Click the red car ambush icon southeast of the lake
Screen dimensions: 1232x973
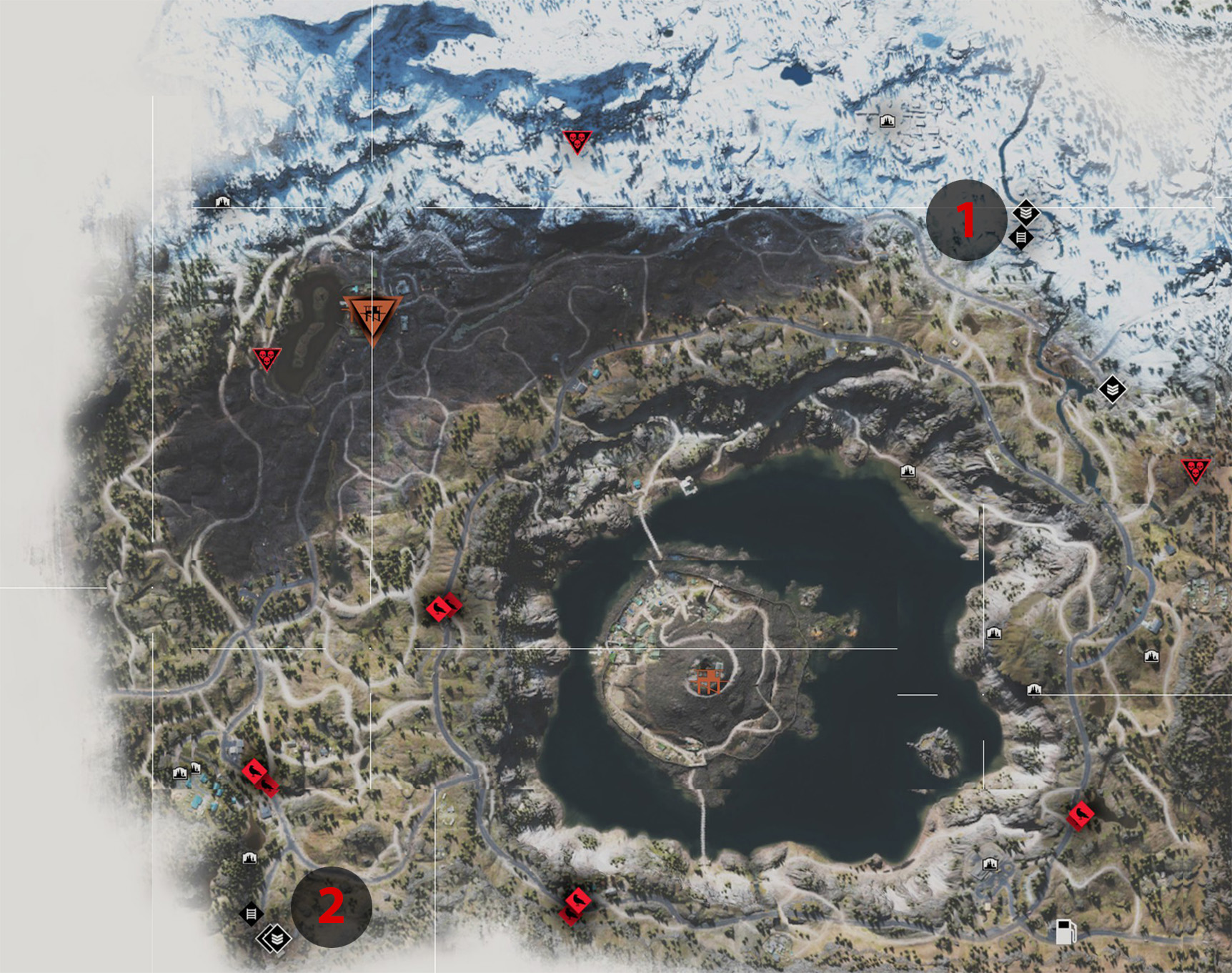coord(1081,814)
